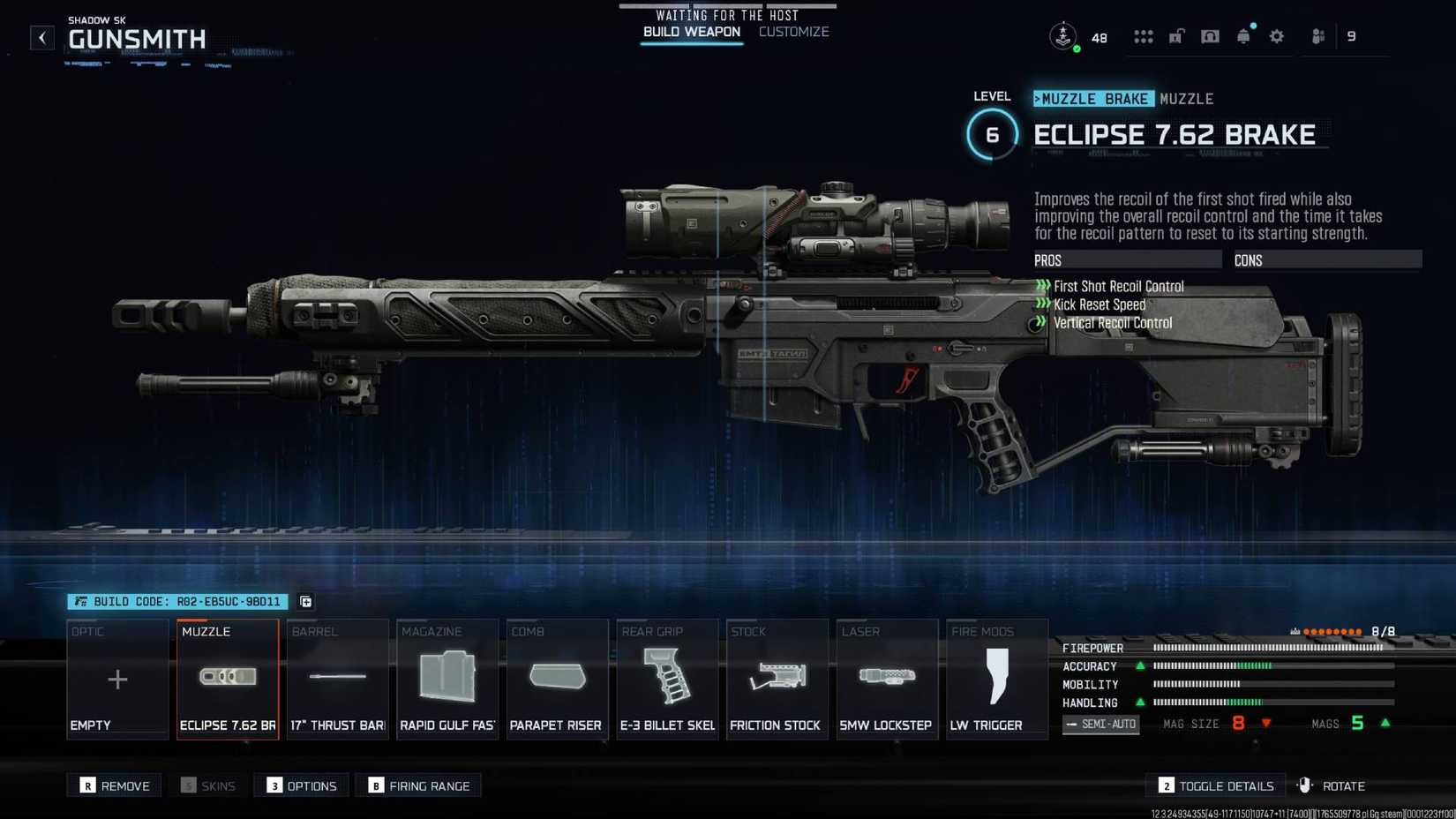Select the SMW Lockstep laser
1456x819 pixels.
886,680
